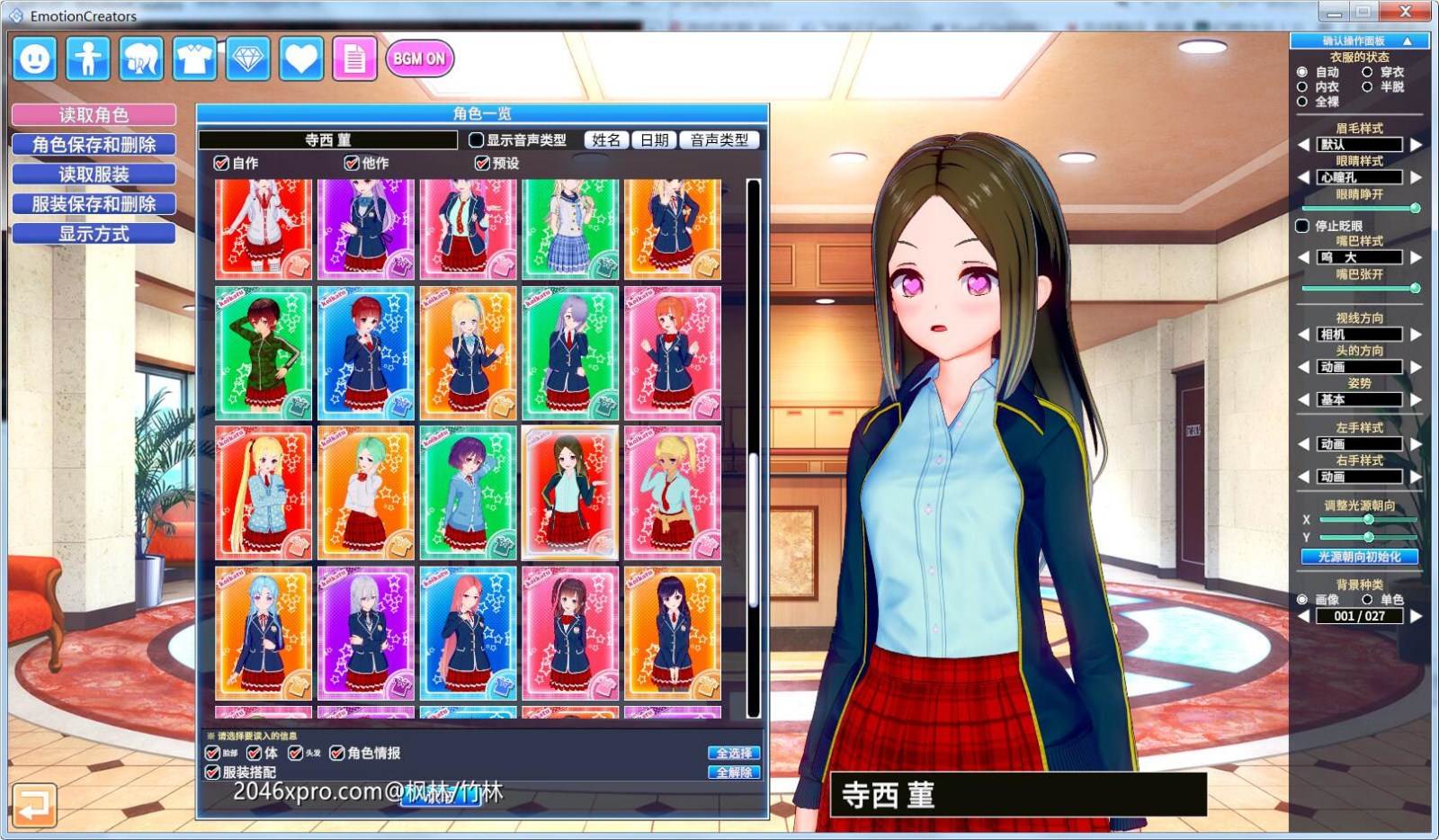Open the accessories diamond icon

click(x=248, y=59)
